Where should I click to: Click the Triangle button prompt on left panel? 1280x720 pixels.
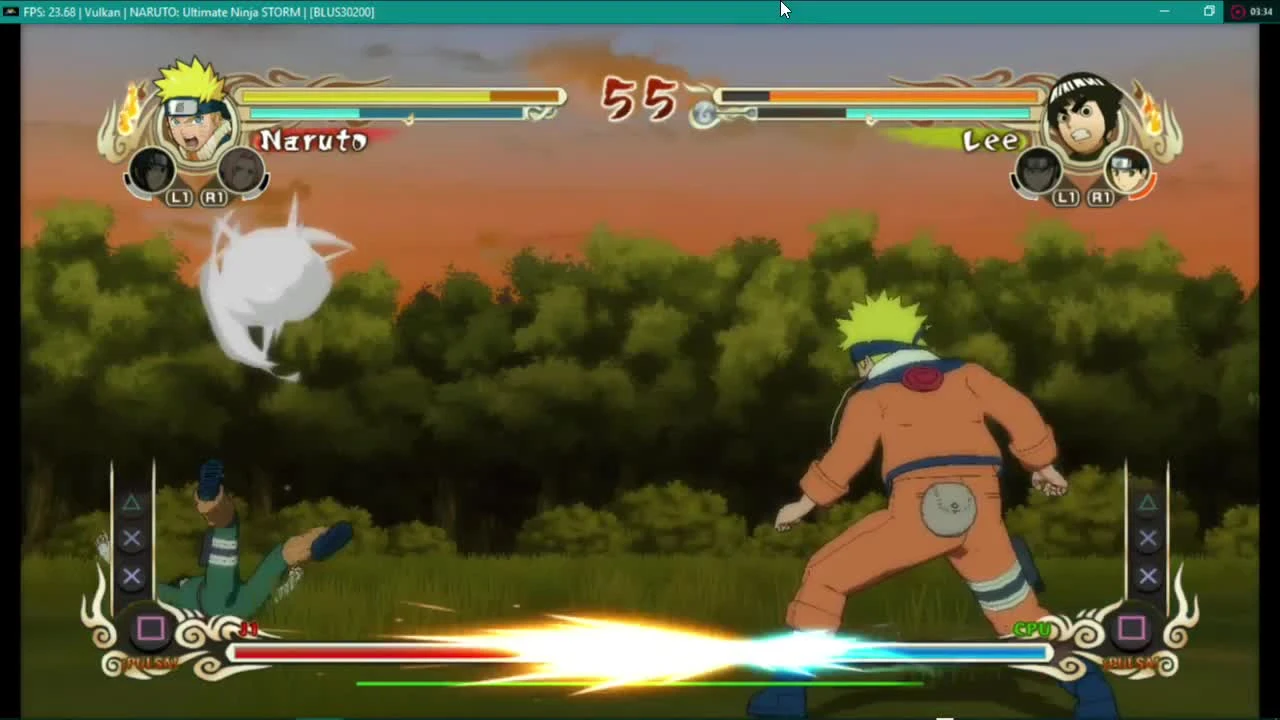(x=131, y=503)
